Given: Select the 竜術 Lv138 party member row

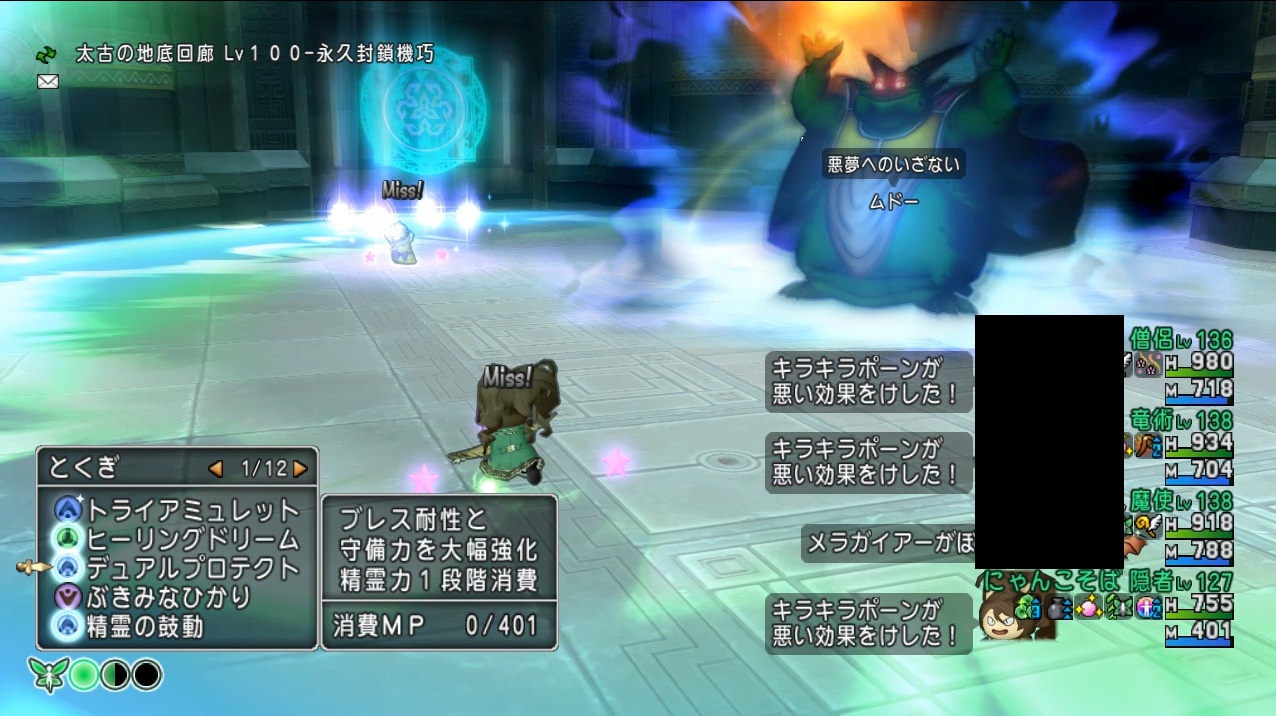Looking at the screenshot, I should pyautogui.click(x=1182, y=444).
